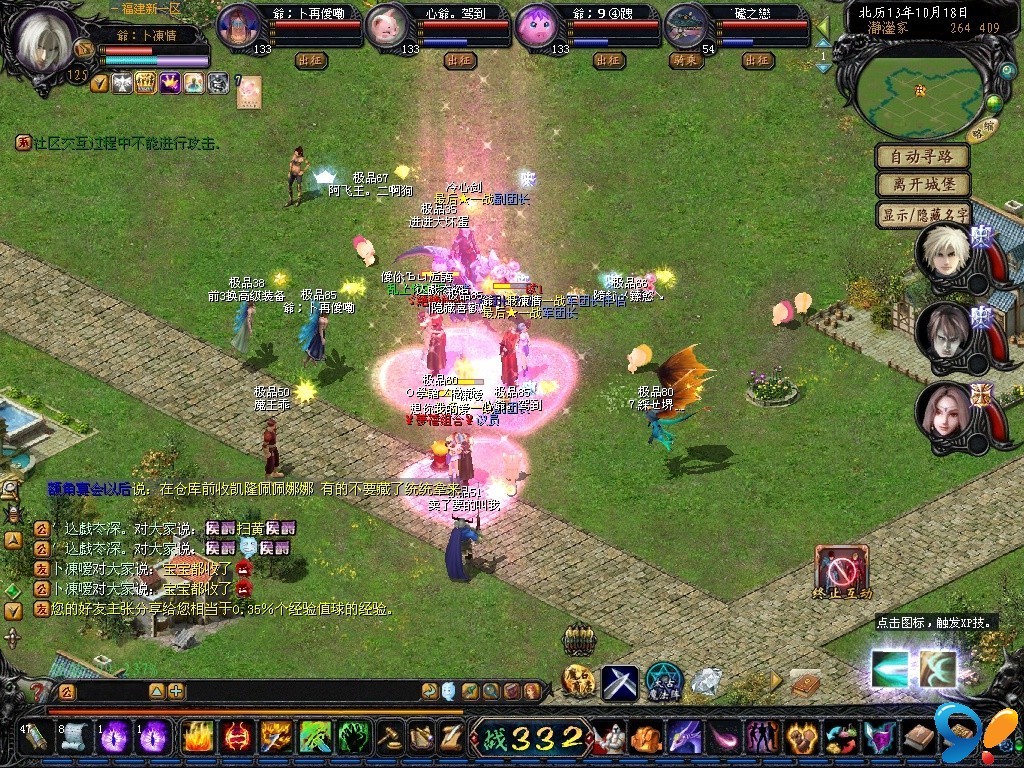Click the 骑乘 mount button
Image resolution: width=1024 pixels, height=768 pixels.
(x=684, y=60)
